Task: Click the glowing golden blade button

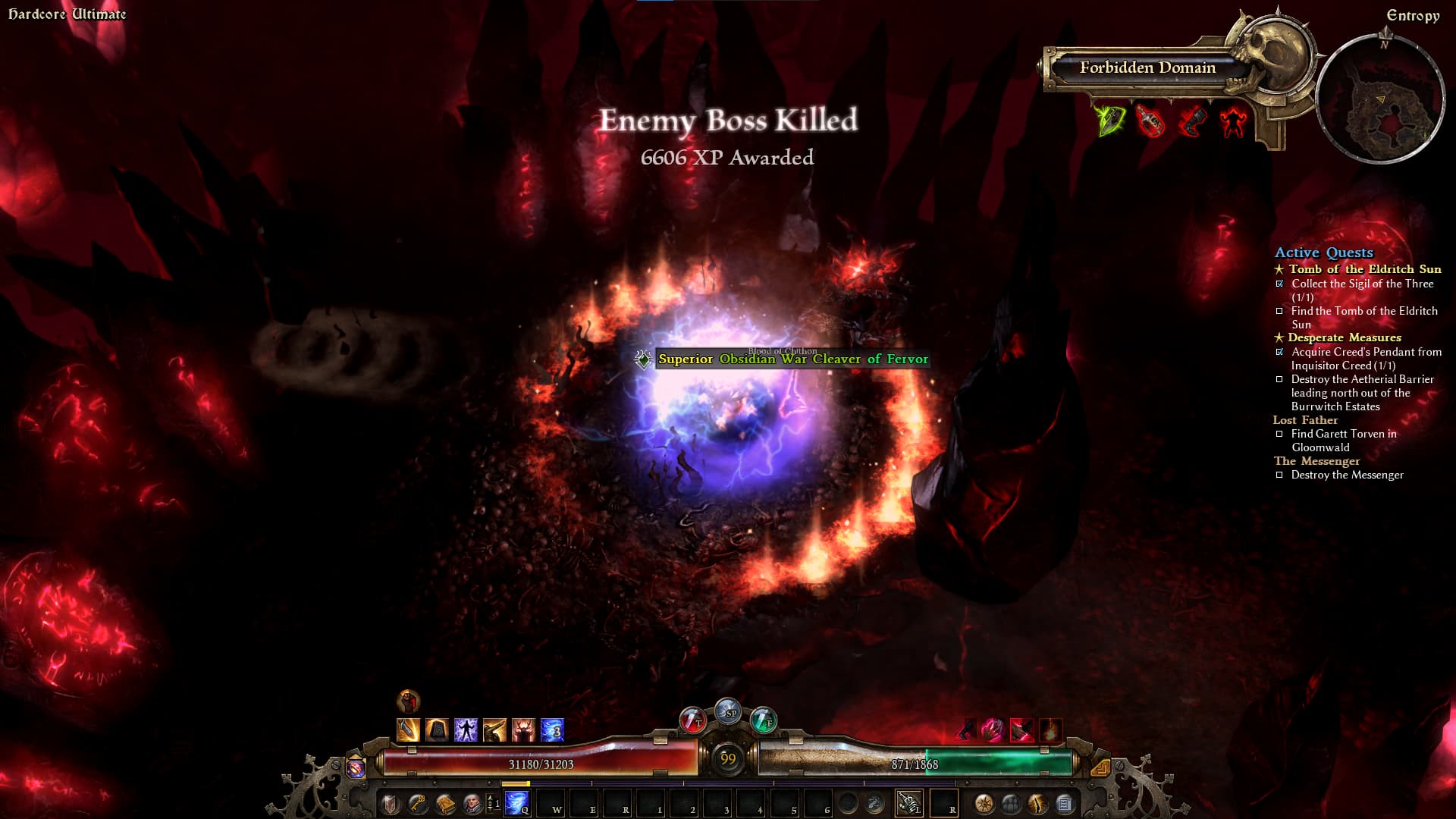Action: [1037, 803]
